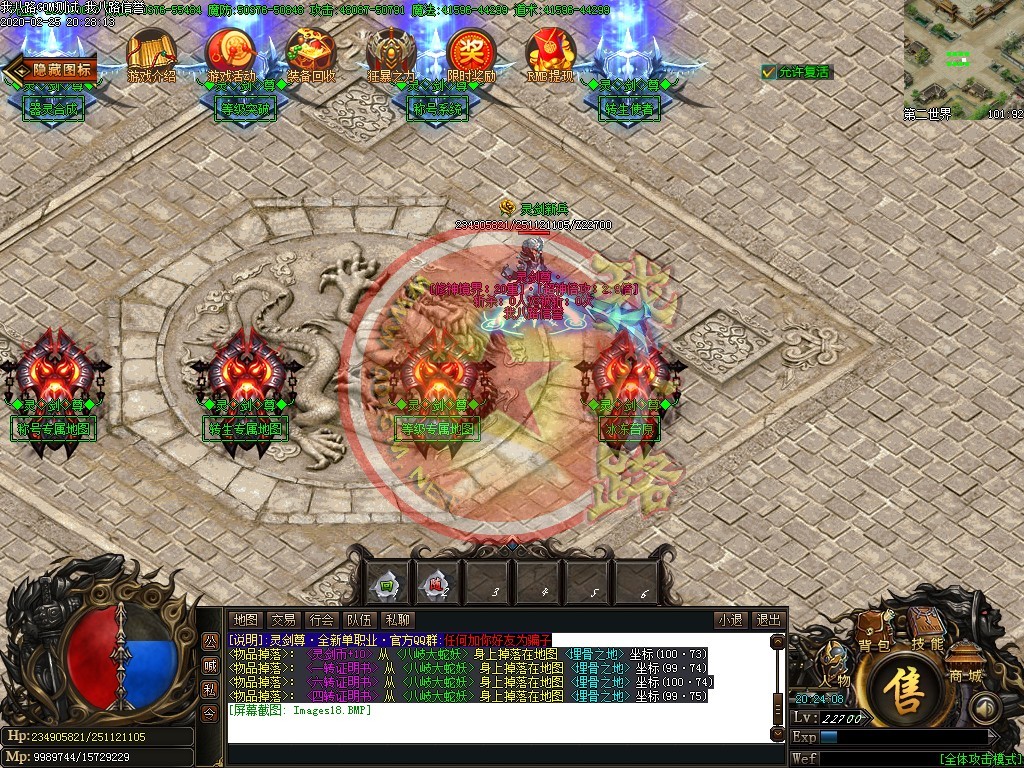The height and width of the screenshot is (768, 1024).
Task: Open the 技能 skills book icon
Action: coord(927,630)
